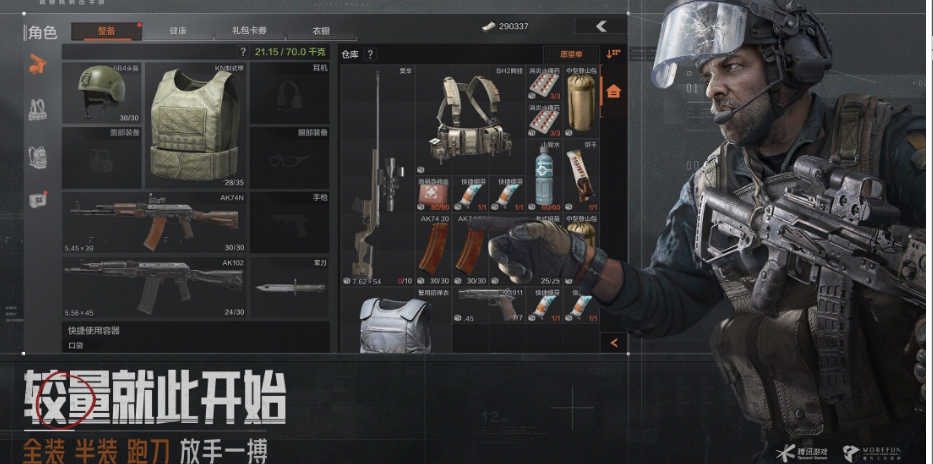933x464 pixels.
Task: Click the back arrow button at top
Action: (600, 26)
